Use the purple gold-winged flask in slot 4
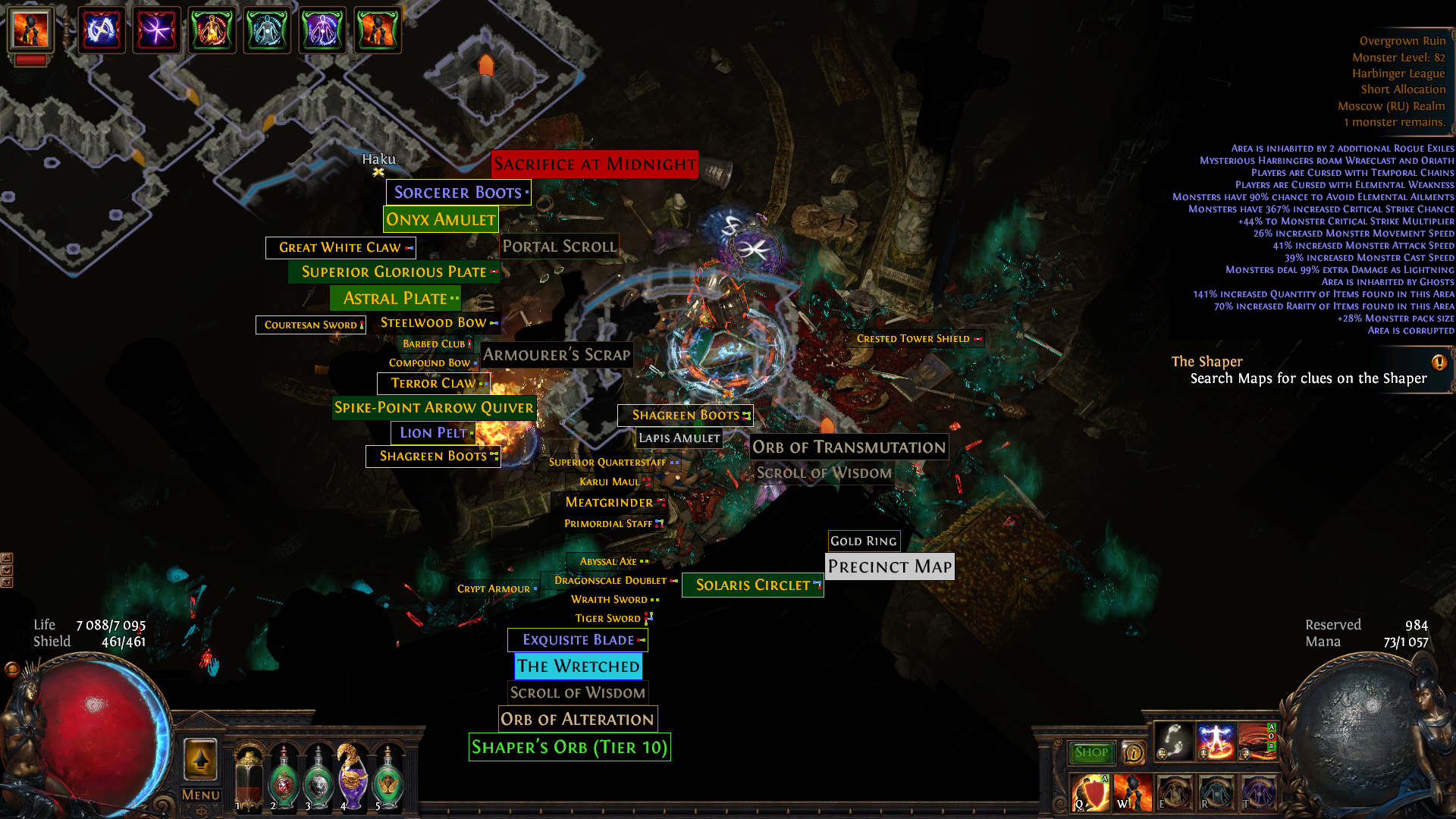The width and height of the screenshot is (1456, 819). pos(353,777)
